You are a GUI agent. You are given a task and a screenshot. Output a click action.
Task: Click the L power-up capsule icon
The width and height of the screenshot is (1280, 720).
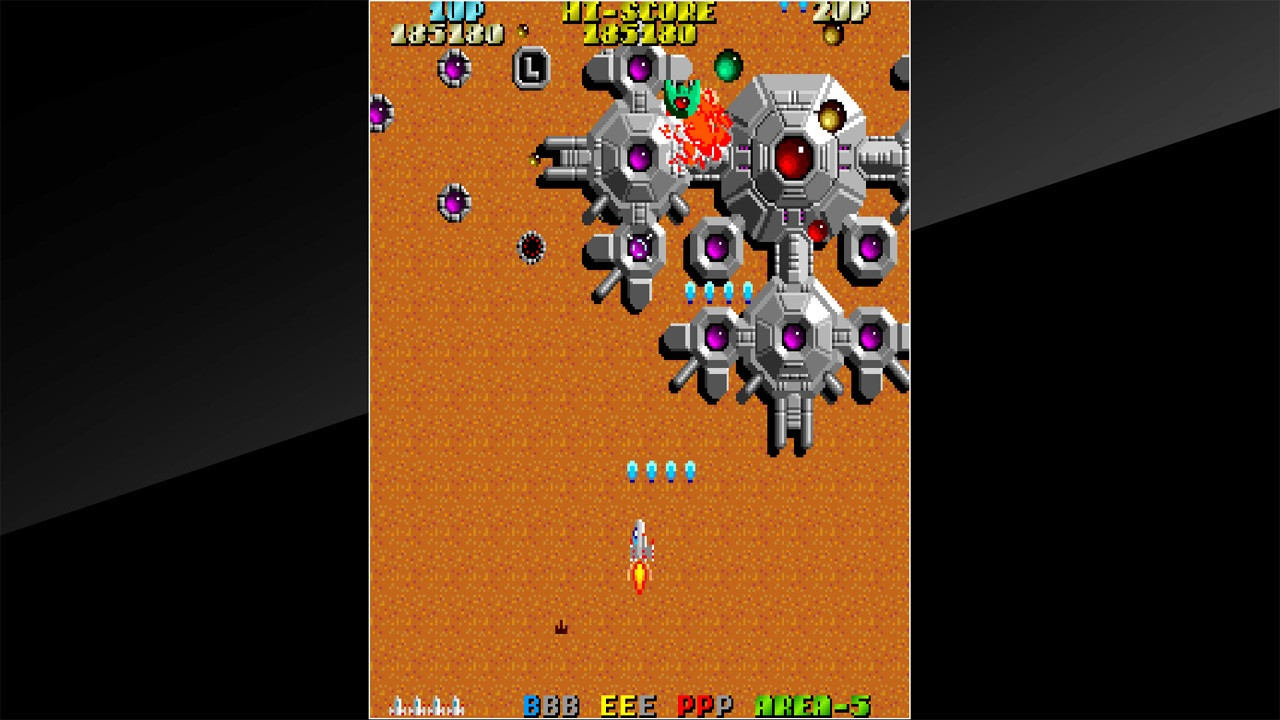pyautogui.click(x=531, y=70)
